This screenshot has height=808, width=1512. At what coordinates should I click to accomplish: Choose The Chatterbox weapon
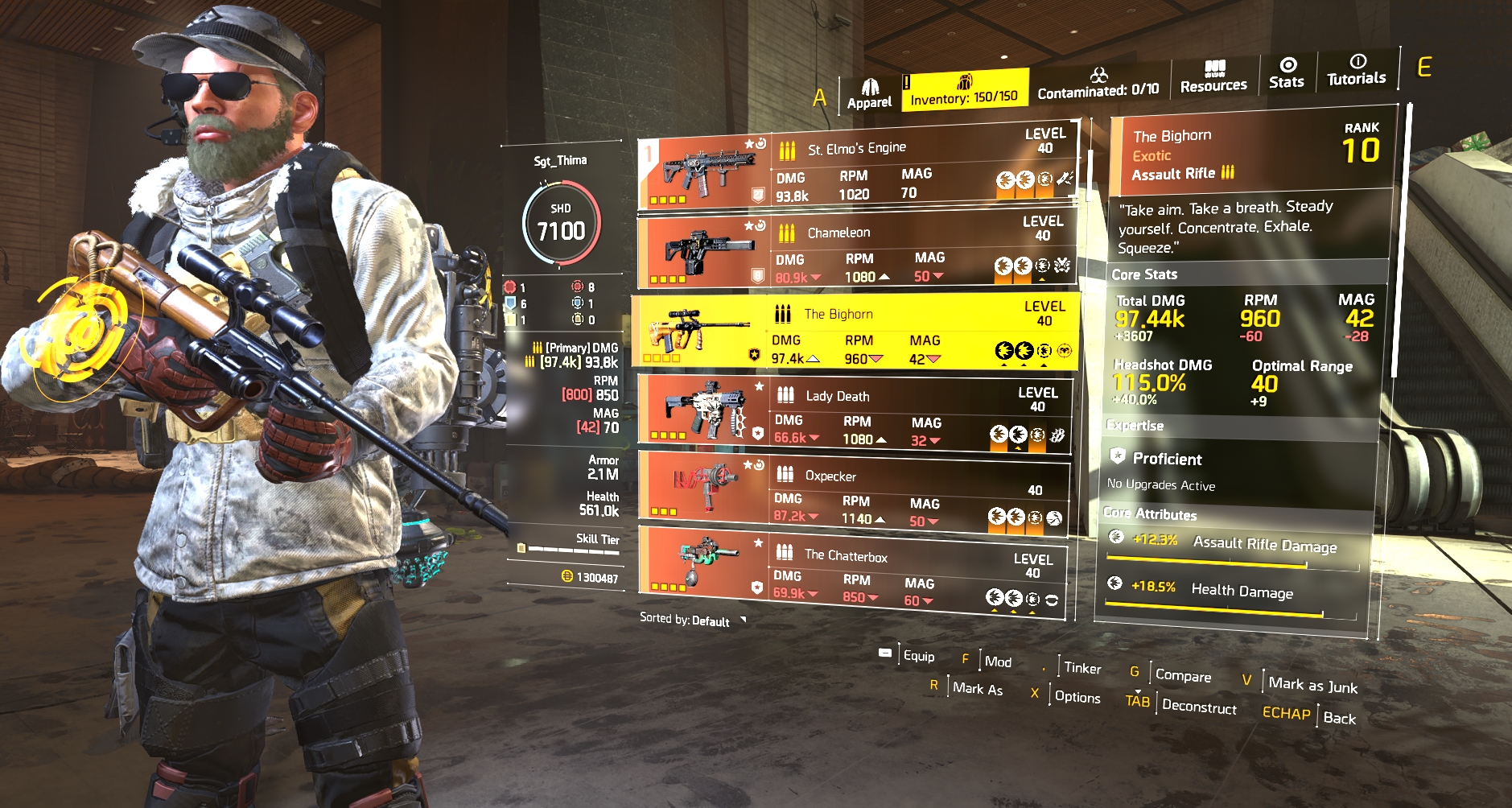[853, 573]
